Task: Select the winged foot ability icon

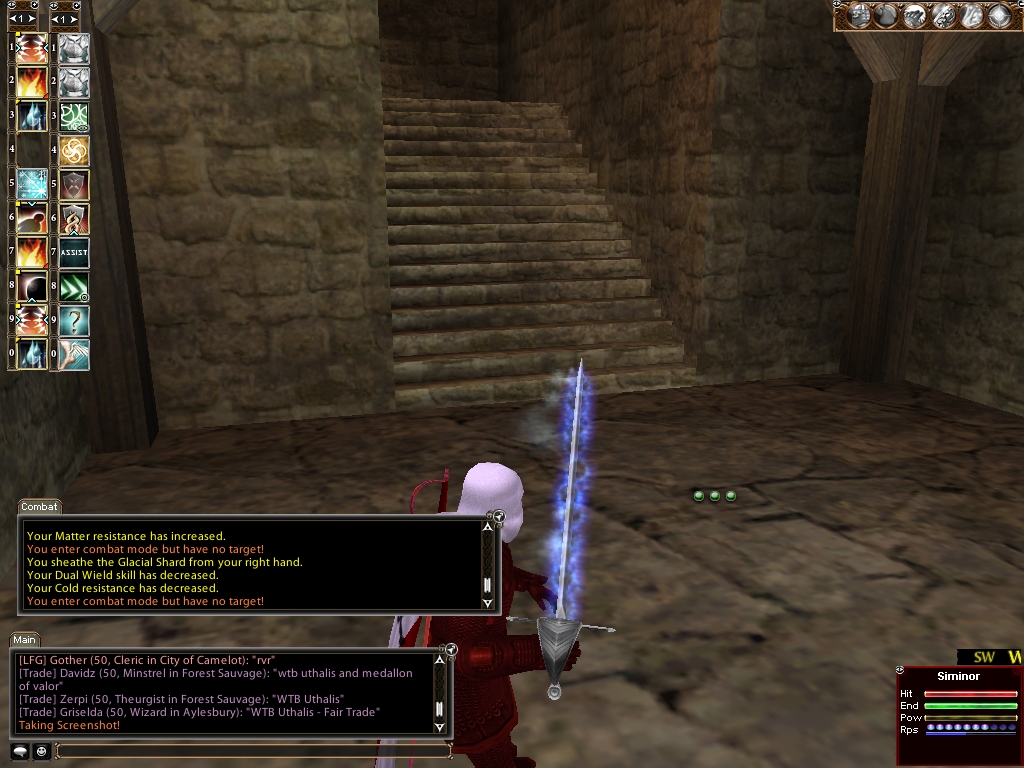Action: point(74,355)
